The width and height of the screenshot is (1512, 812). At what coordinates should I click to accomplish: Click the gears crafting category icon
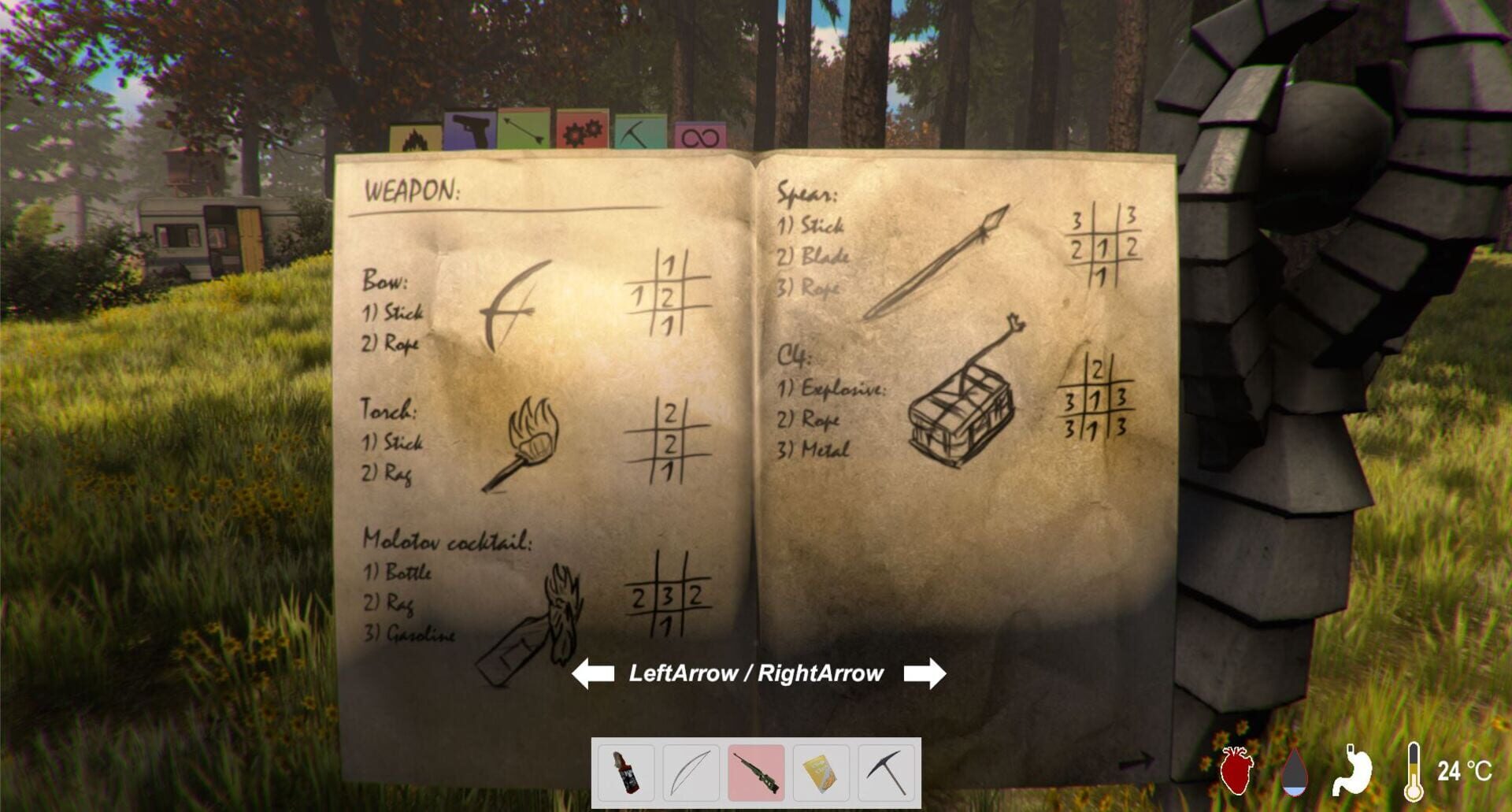[581, 131]
